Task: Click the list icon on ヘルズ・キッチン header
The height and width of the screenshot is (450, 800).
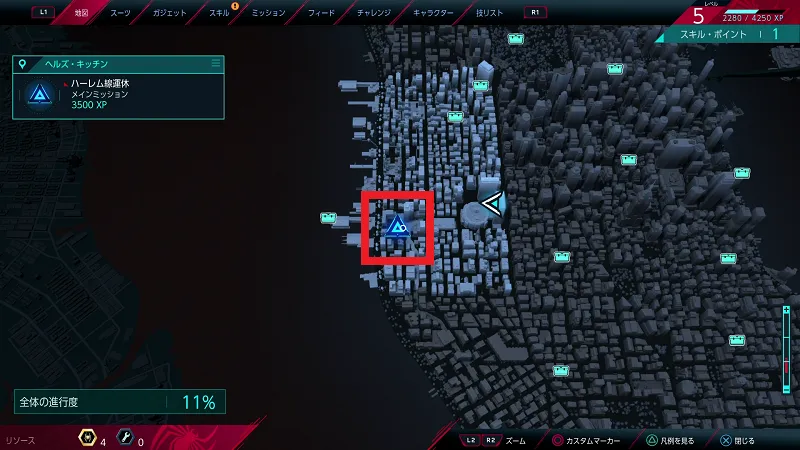Action: point(215,63)
